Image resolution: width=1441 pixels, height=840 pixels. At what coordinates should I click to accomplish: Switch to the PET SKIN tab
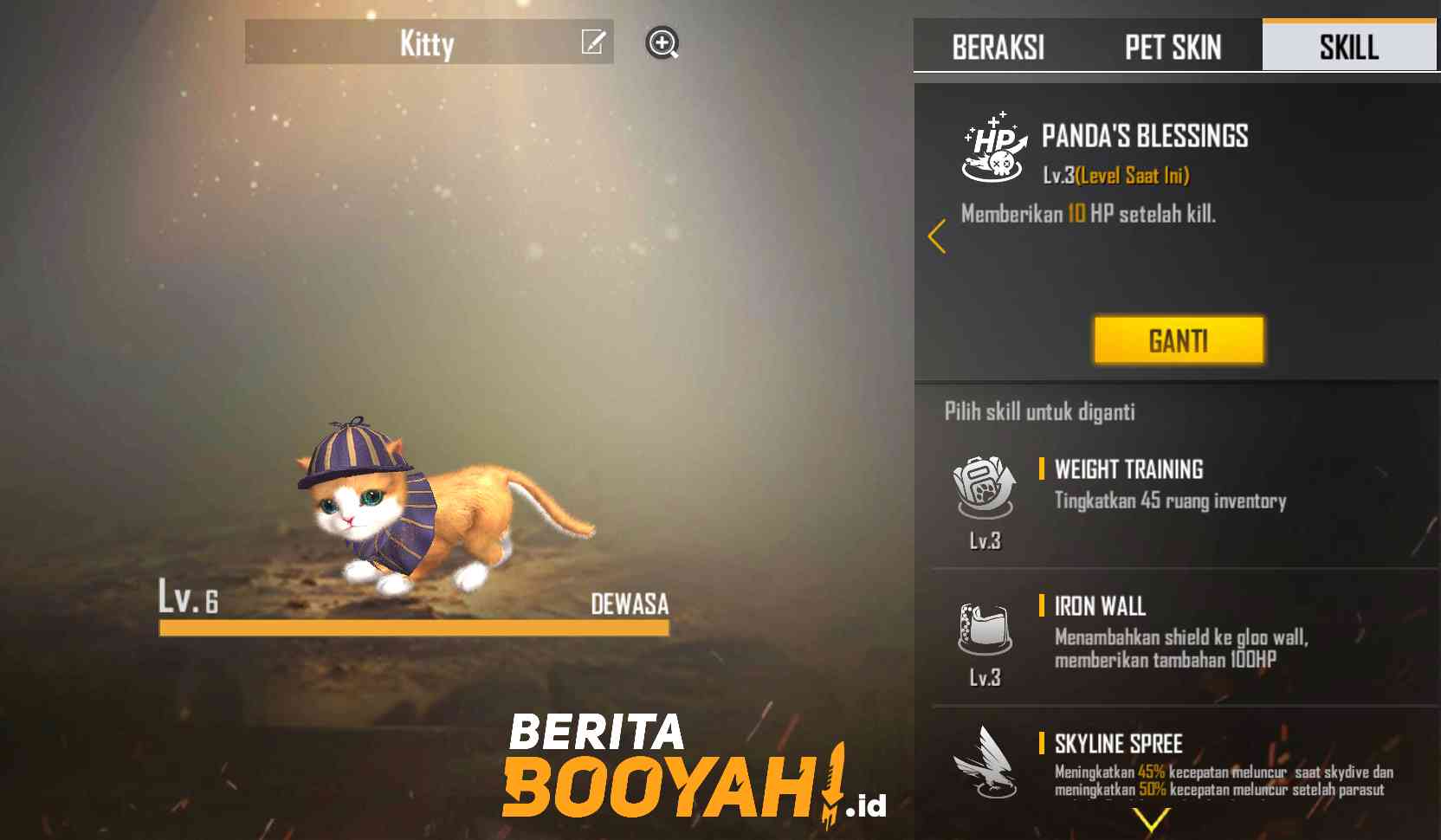[1173, 48]
